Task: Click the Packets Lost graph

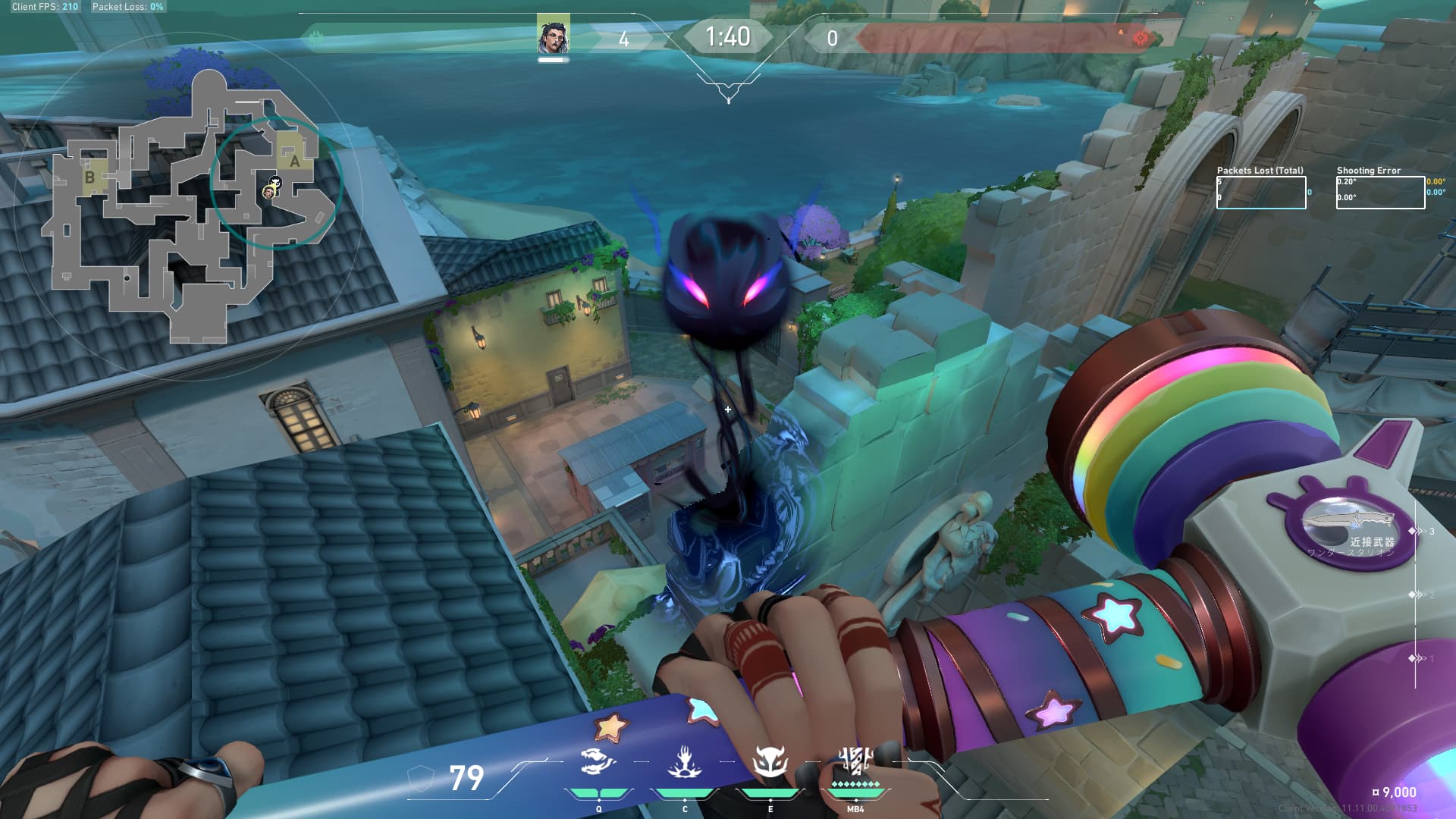Action: [x=1261, y=193]
